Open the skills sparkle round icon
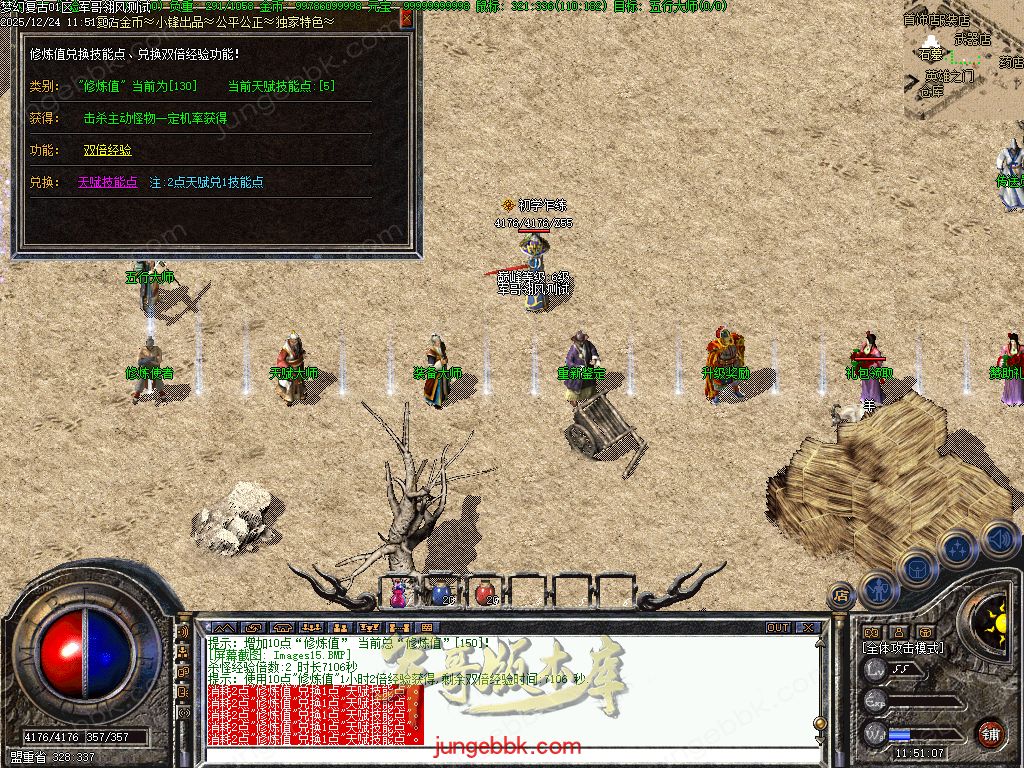Viewport: 1024px width, 768px height. point(957,548)
